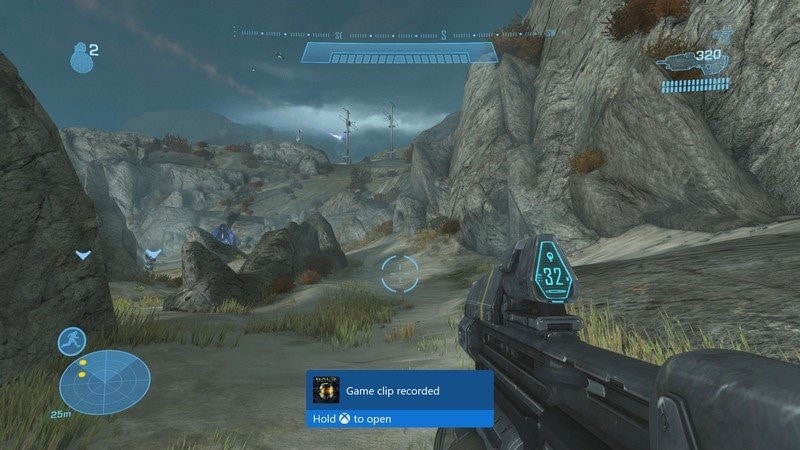Click the motion tracker radar
The image size is (800, 450).
point(104,382)
